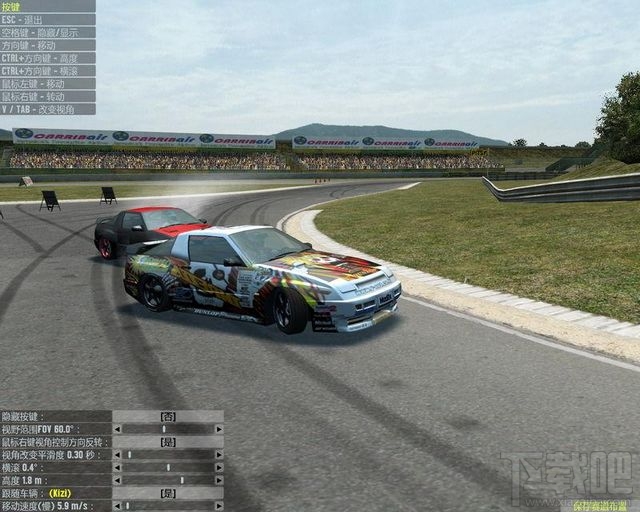Toggle the 隐藏按键 (hide keys) option
The height and width of the screenshot is (512, 640).
click(168, 416)
